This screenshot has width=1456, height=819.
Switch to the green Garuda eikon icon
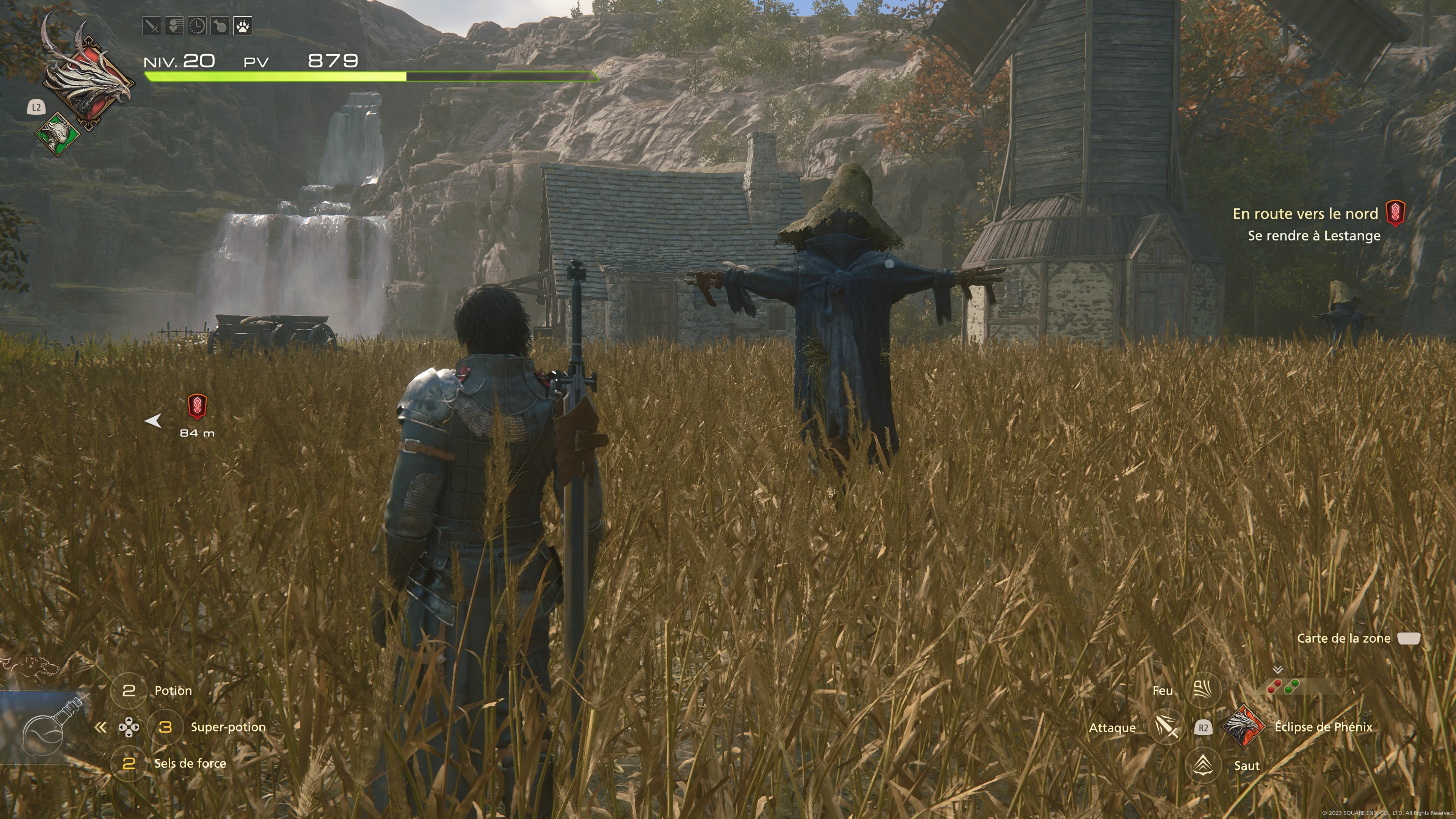click(57, 133)
